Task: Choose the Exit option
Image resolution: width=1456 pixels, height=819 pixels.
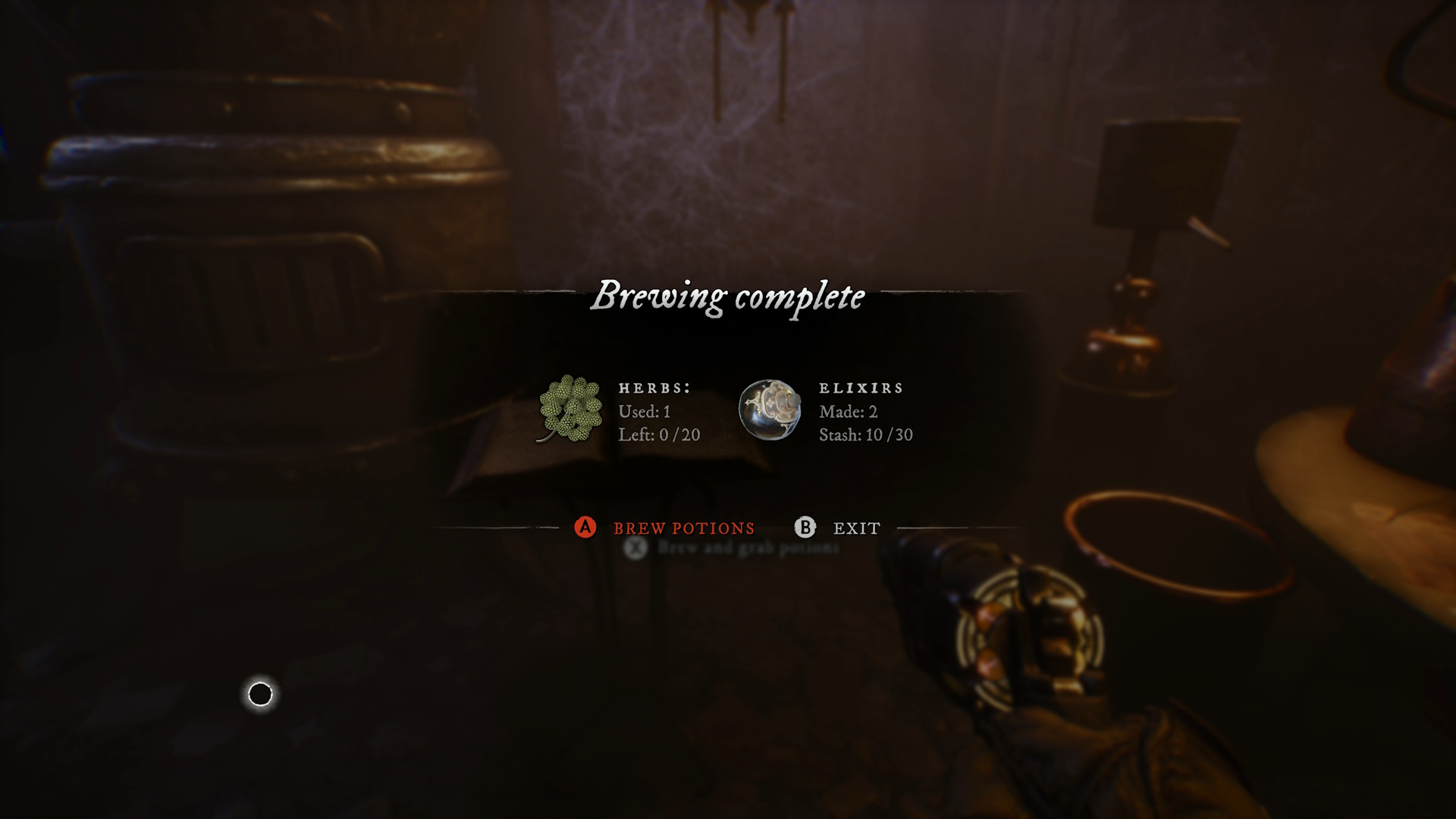Action: point(855,528)
